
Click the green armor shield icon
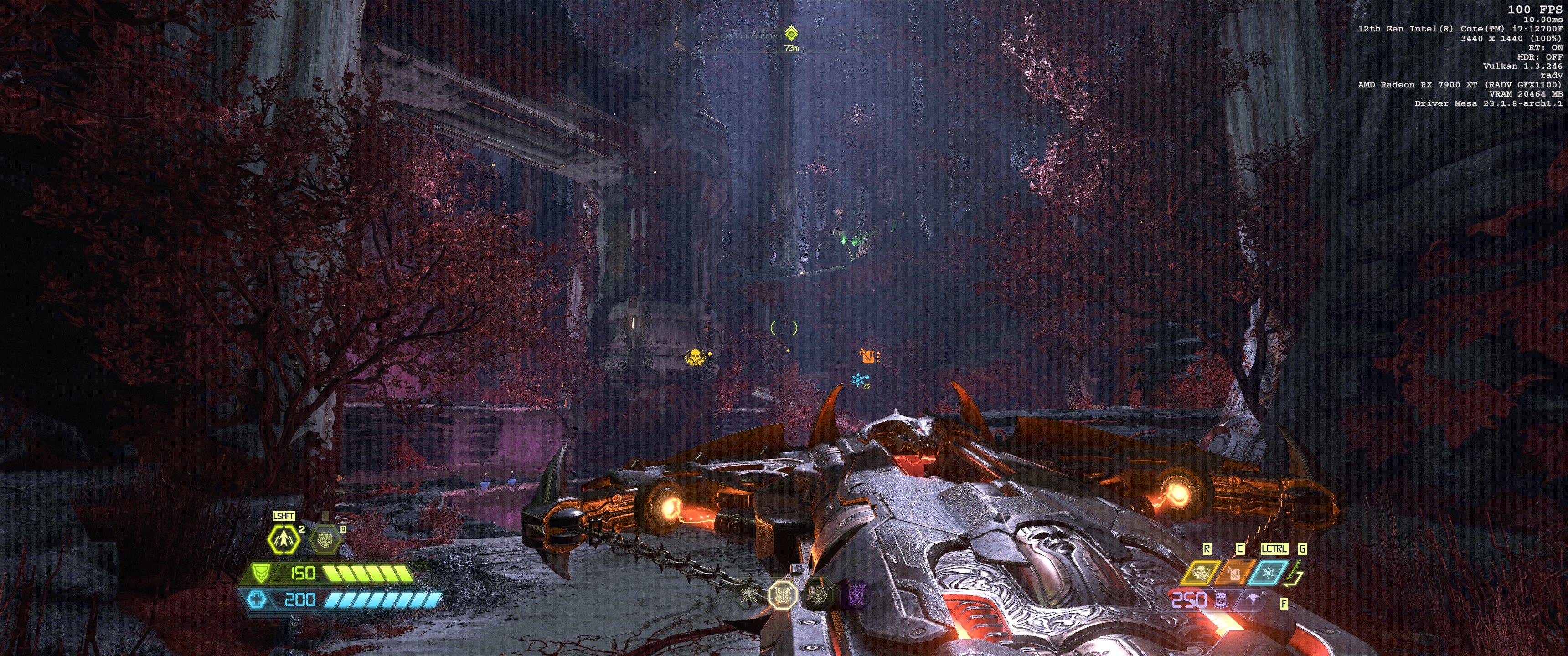coord(260,573)
